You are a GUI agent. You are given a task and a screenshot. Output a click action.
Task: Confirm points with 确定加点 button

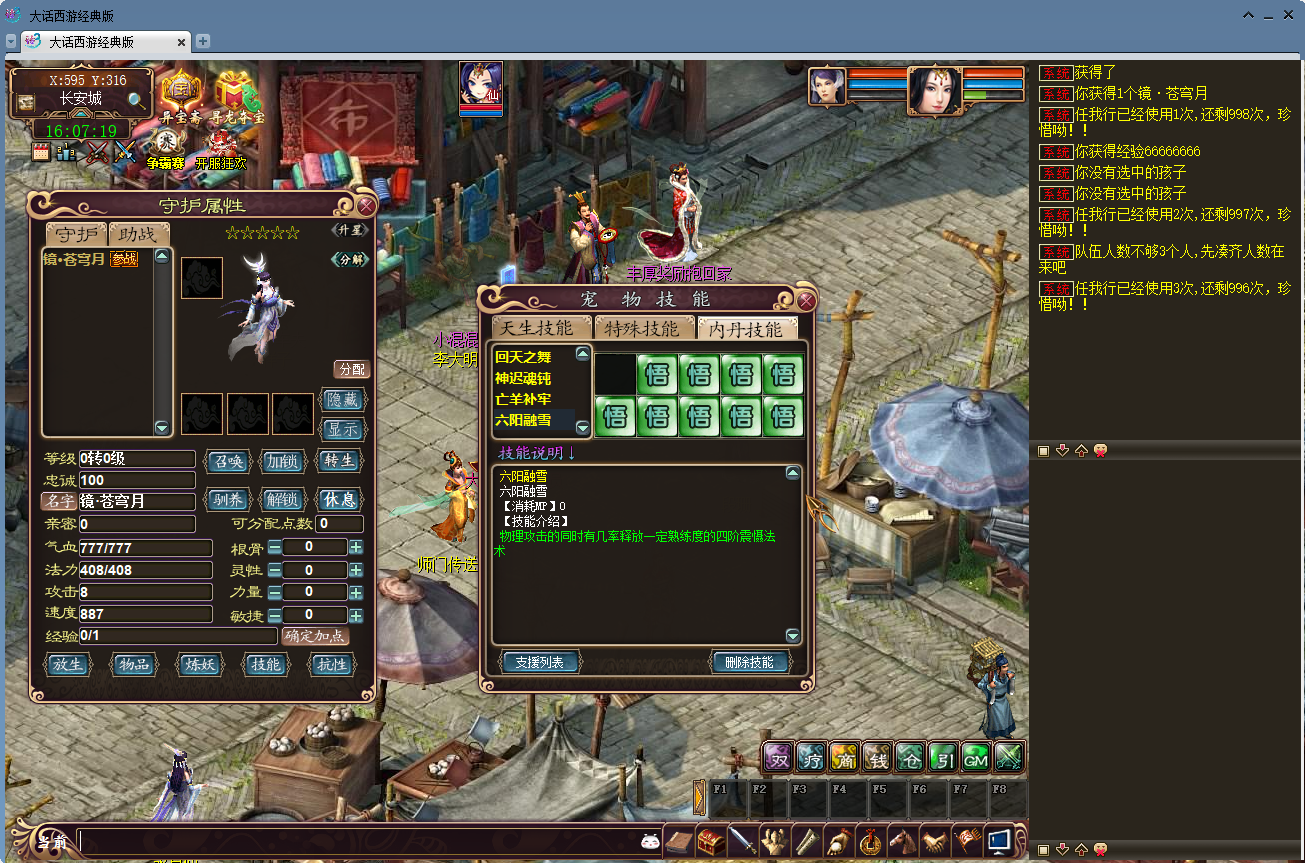(x=315, y=636)
